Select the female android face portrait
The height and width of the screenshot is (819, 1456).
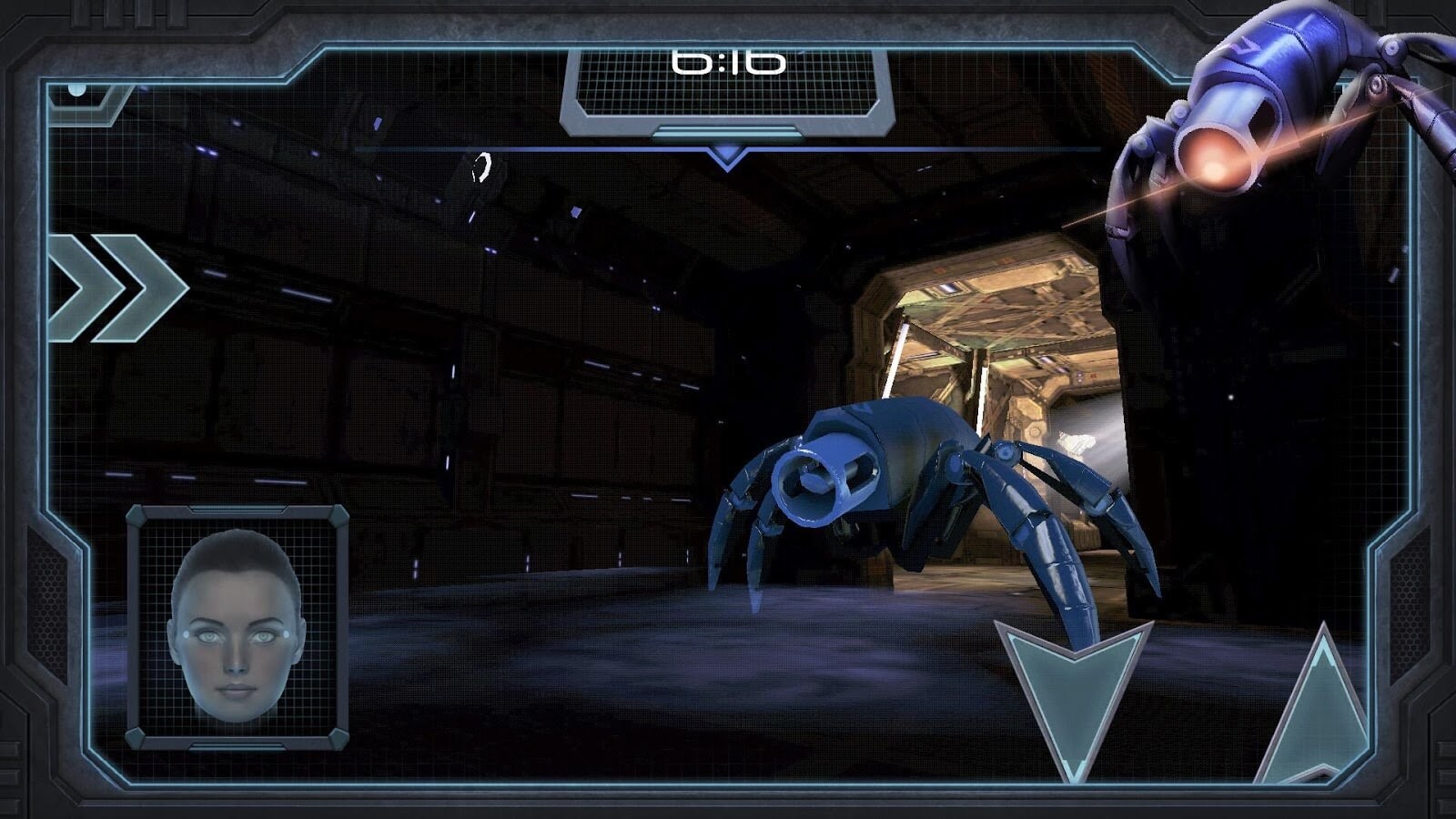pyautogui.click(x=237, y=626)
